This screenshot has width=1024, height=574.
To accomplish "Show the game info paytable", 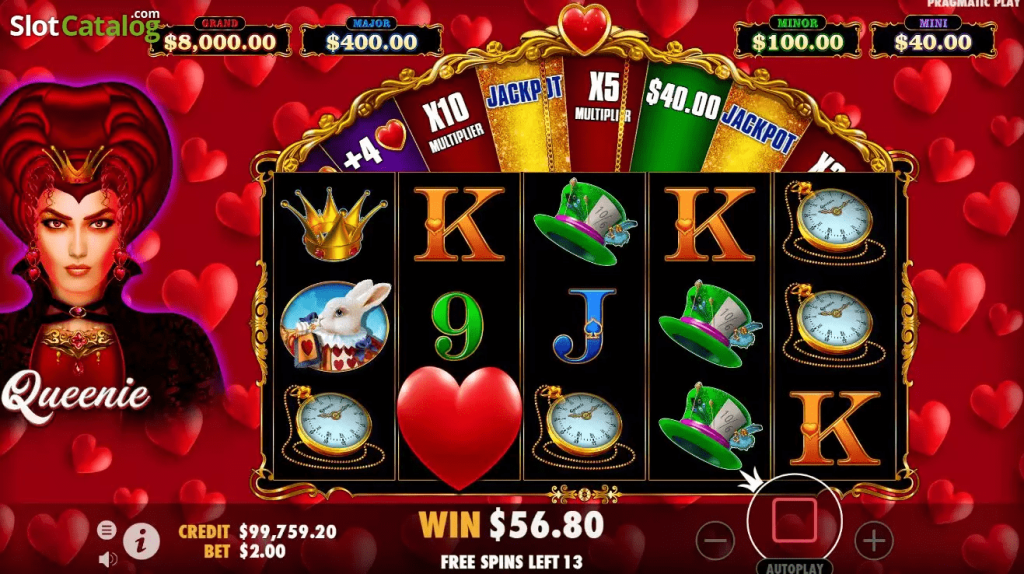I will pos(142,542).
